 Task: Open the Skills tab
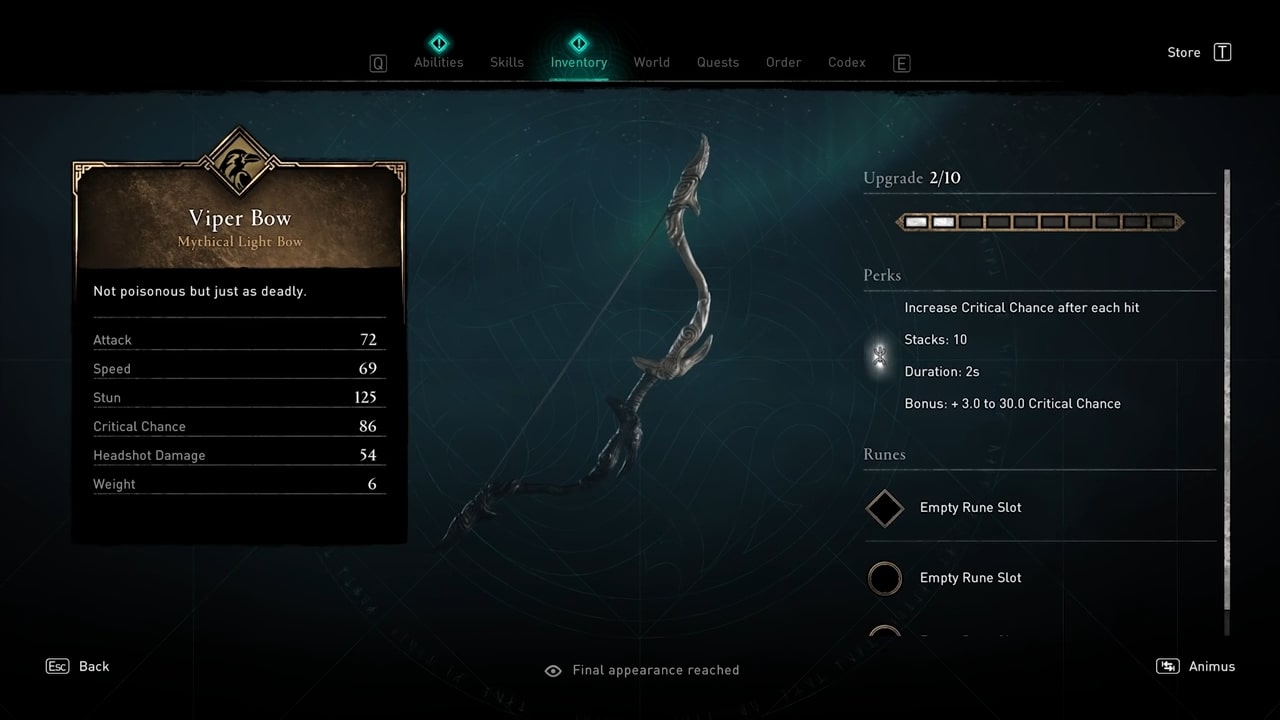pos(506,62)
